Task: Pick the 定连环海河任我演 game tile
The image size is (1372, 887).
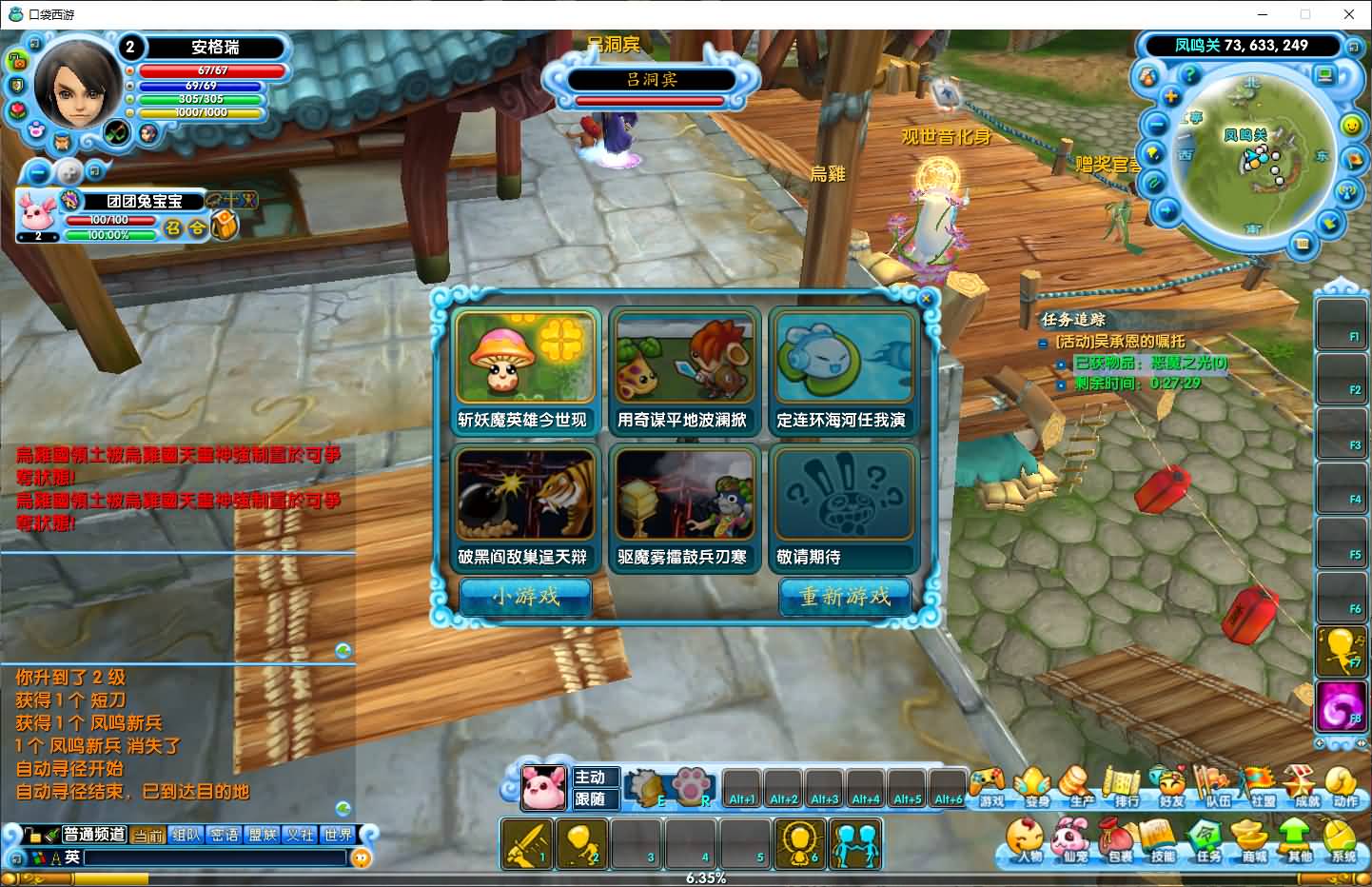Action: pyautogui.click(x=843, y=370)
